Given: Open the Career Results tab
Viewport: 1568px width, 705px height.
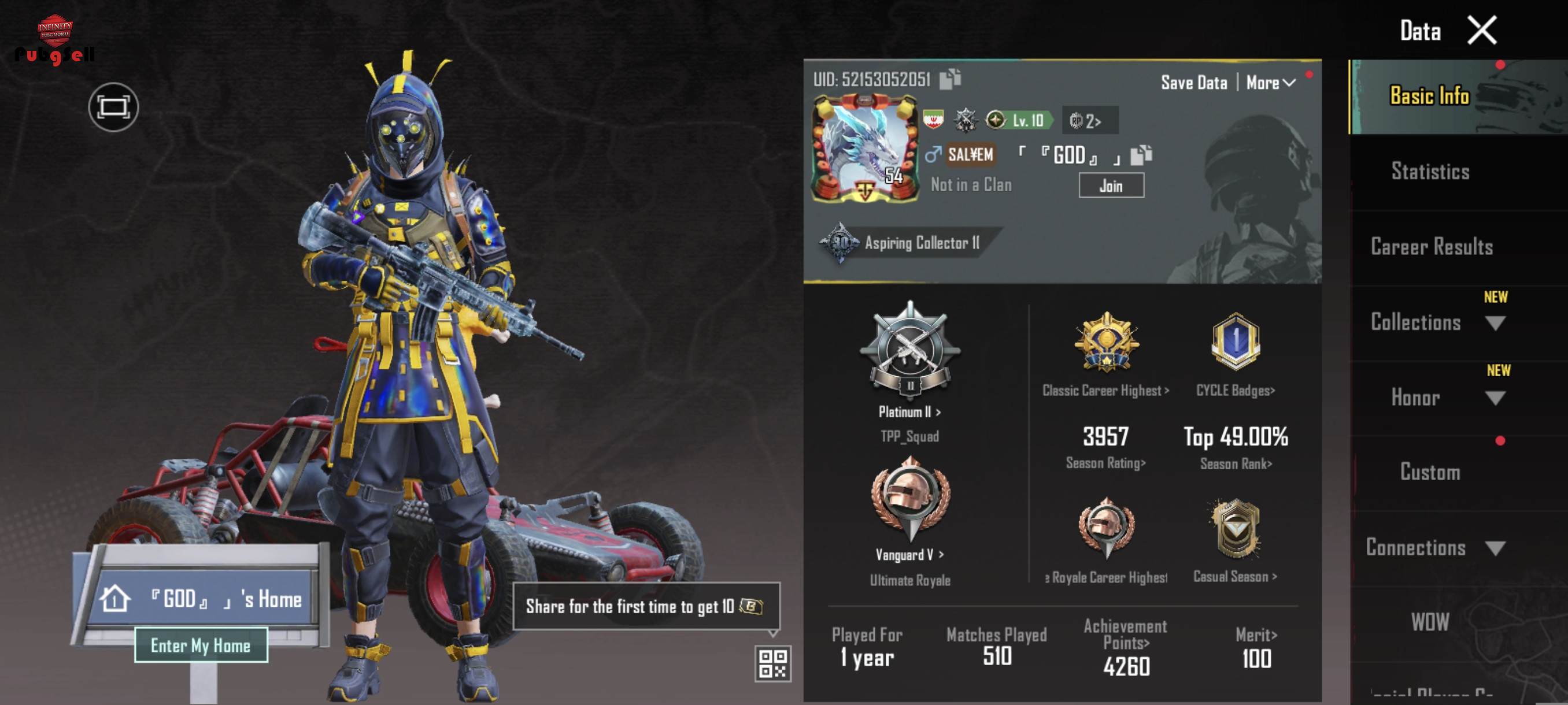Looking at the screenshot, I should tap(1431, 247).
